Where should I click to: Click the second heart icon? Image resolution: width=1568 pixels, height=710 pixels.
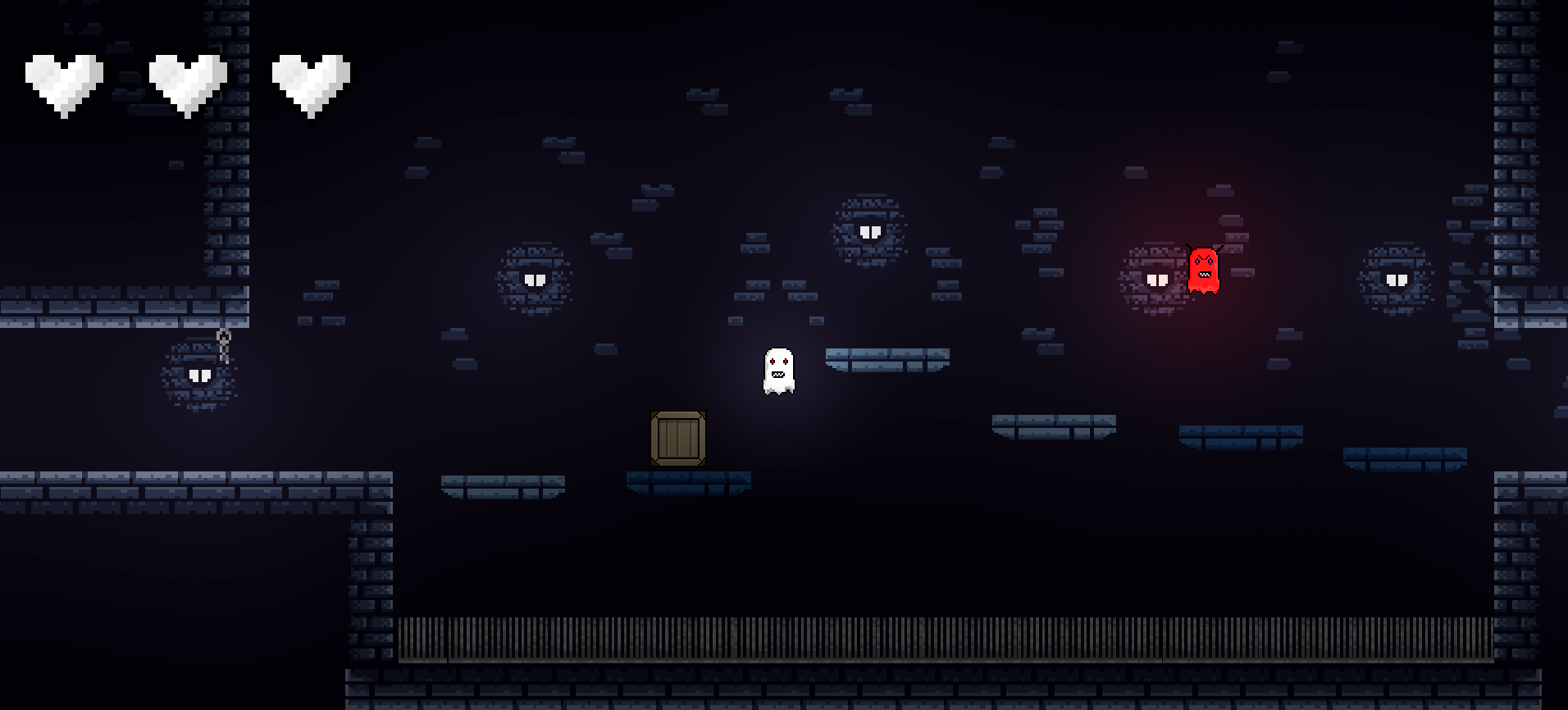click(187, 80)
